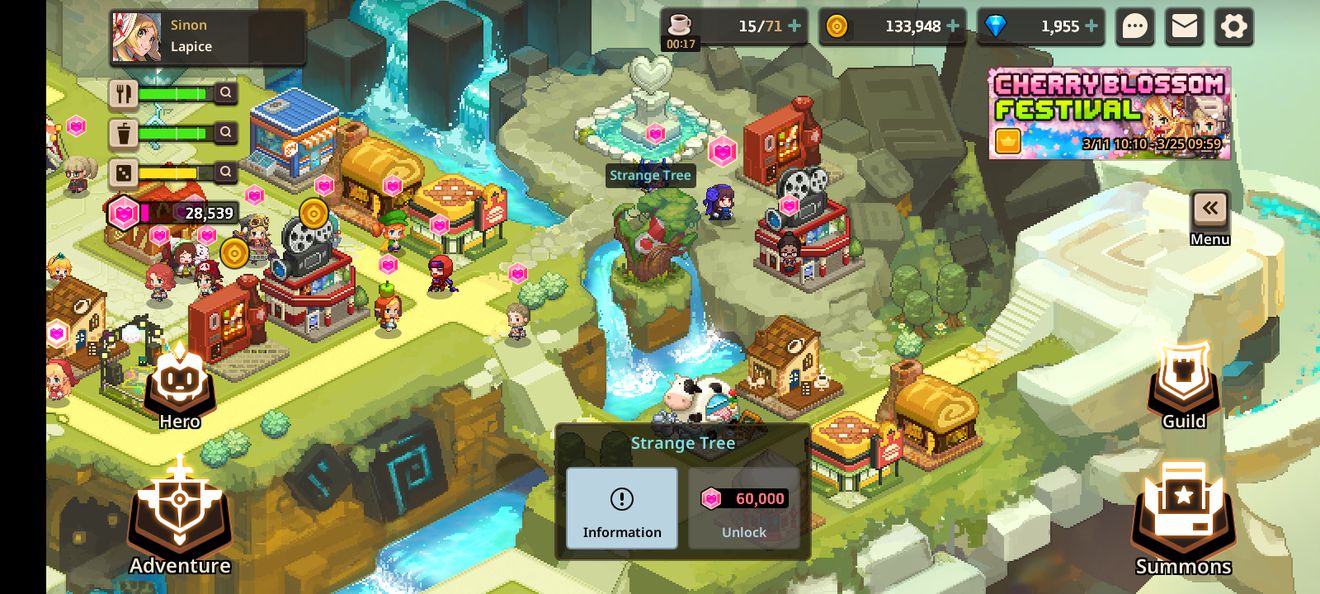
Task: Open the Cherry Blossom Festival banner
Action: click(x=1109, y=113)
